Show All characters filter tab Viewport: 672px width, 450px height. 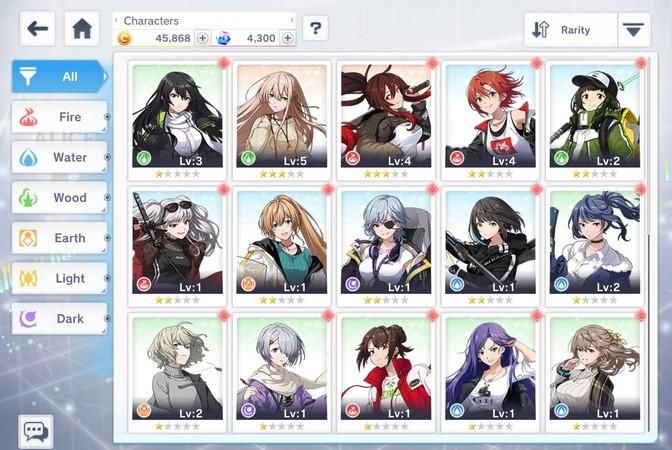pos(58,76)
